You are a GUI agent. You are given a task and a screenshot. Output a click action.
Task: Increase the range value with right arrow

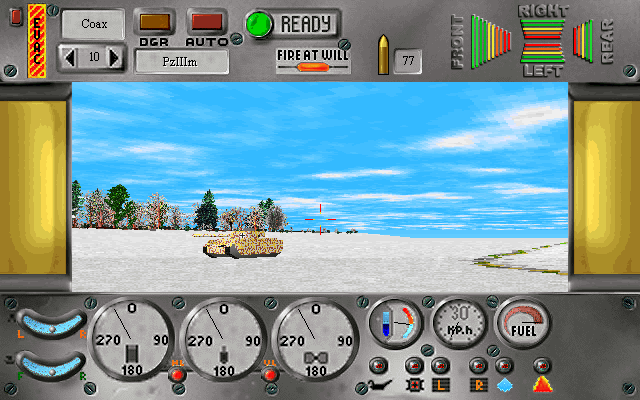tap(114, 58)
